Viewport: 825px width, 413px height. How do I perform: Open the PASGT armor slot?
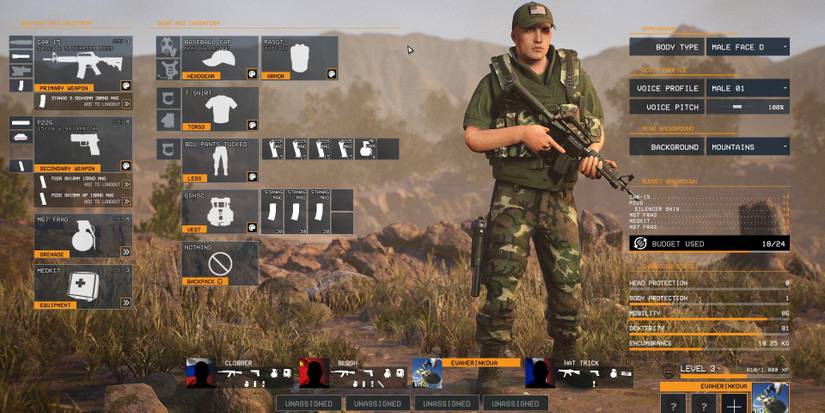point(300,58)
